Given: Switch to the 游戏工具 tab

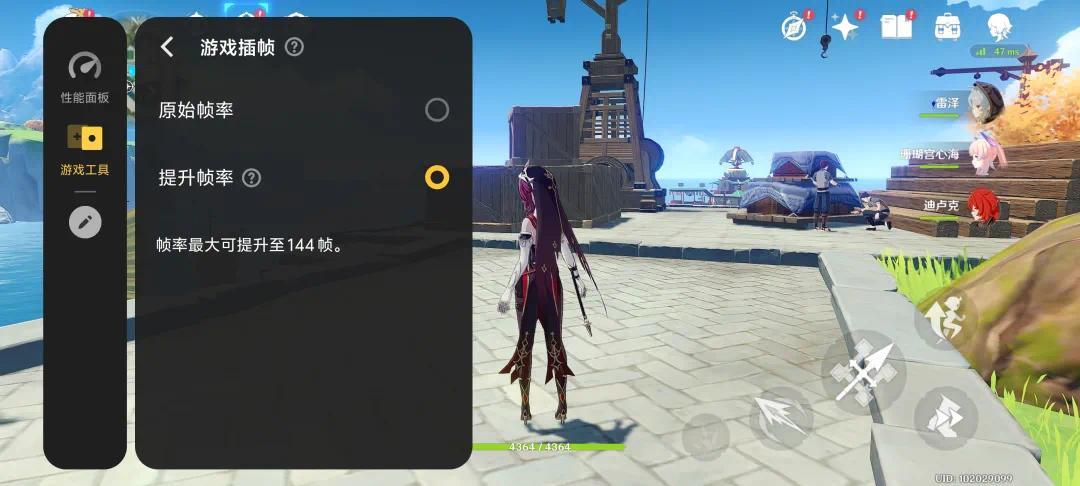Looking at the screenshot, I should pos(85,150).
